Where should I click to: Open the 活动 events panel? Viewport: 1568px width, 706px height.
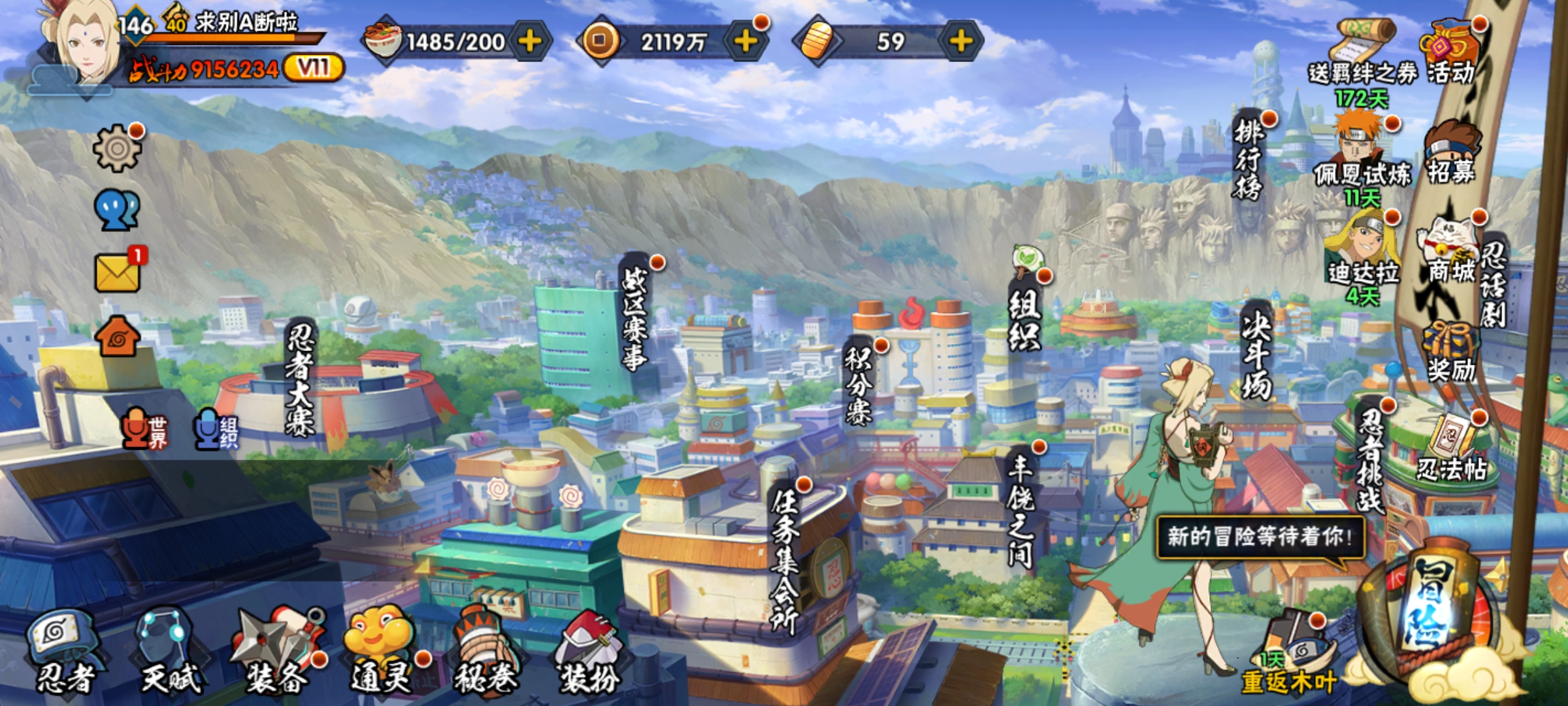(1451, 52)
